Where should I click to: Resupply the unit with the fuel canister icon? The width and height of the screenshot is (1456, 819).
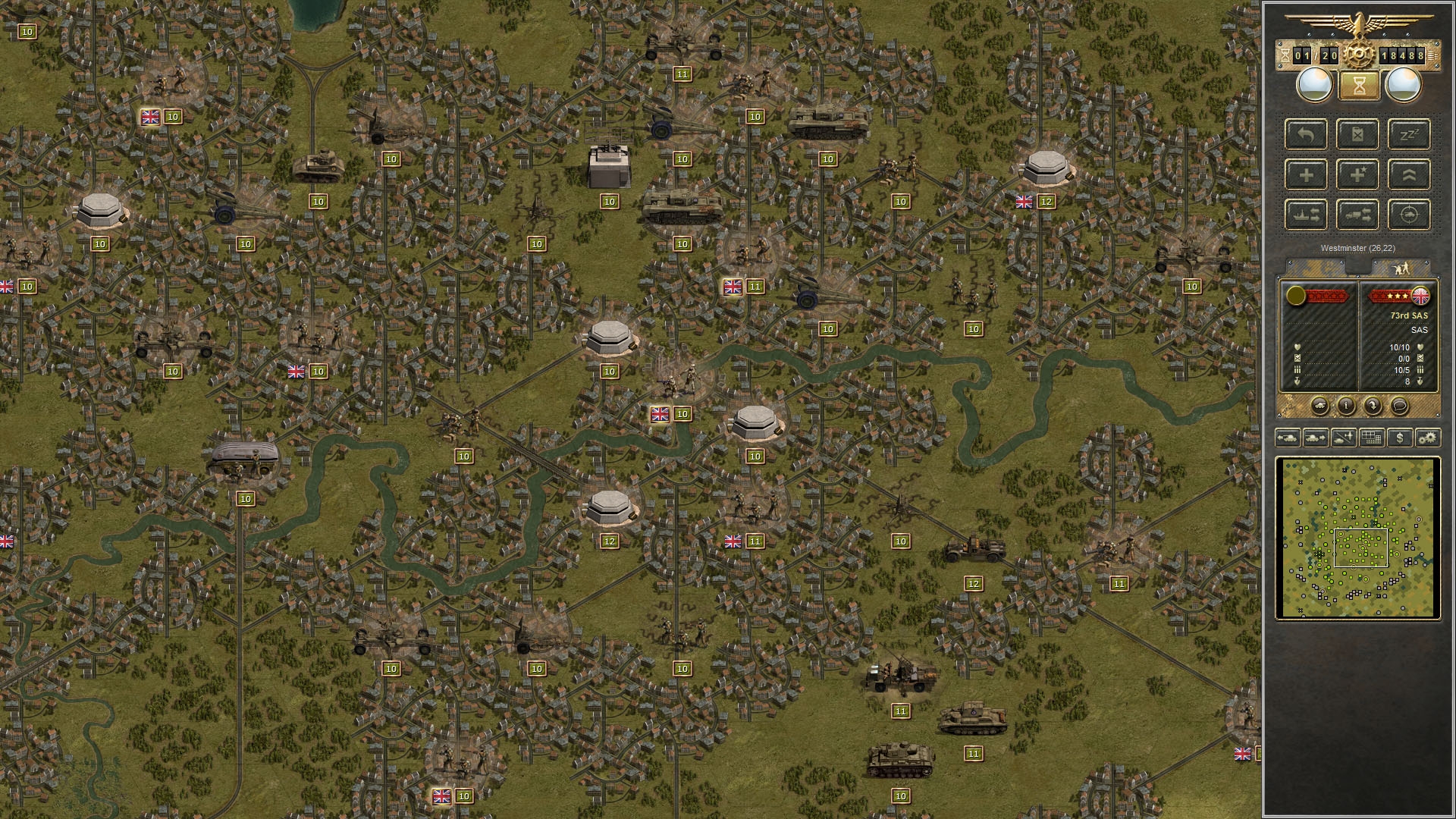pyautogui.click(x=1358, y=135)
